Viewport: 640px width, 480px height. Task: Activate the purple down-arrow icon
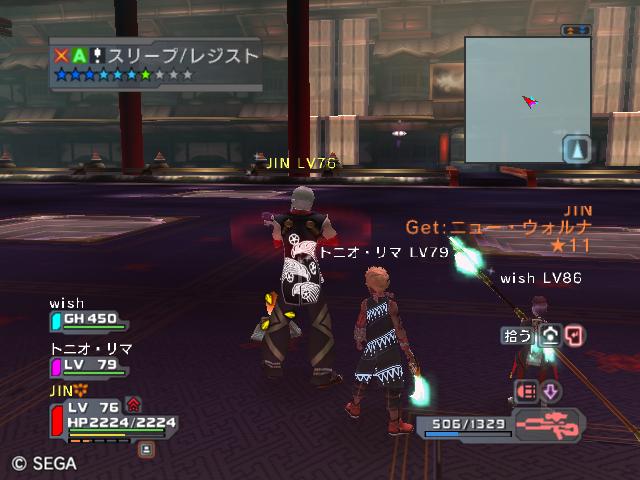pos(551,391)
